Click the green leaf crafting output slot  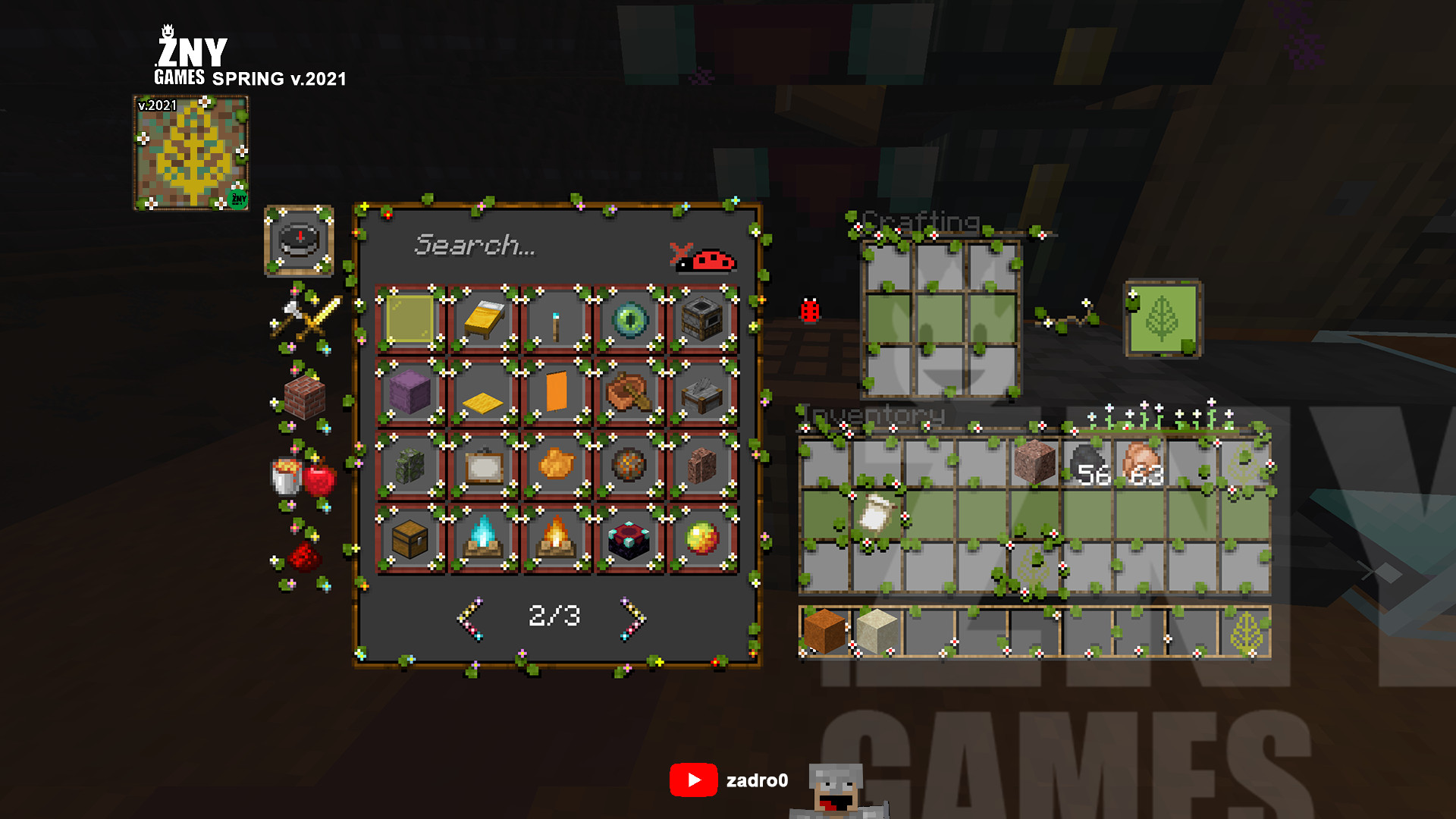pos(1162,318)
